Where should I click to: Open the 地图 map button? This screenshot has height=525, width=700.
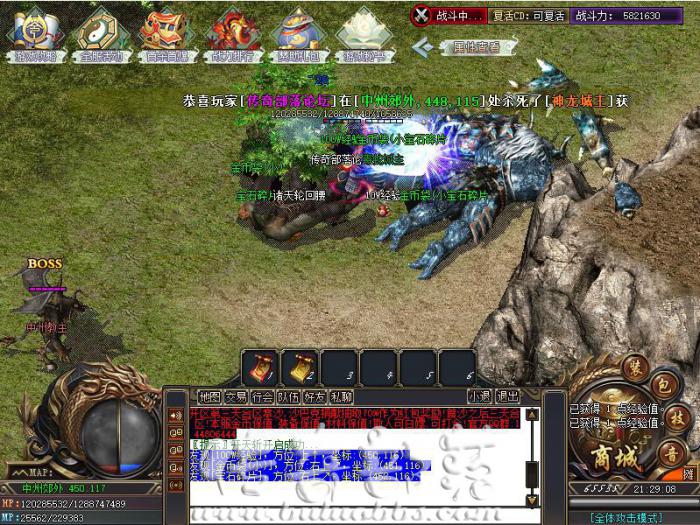pyautogui.click(x=209, y=397)
